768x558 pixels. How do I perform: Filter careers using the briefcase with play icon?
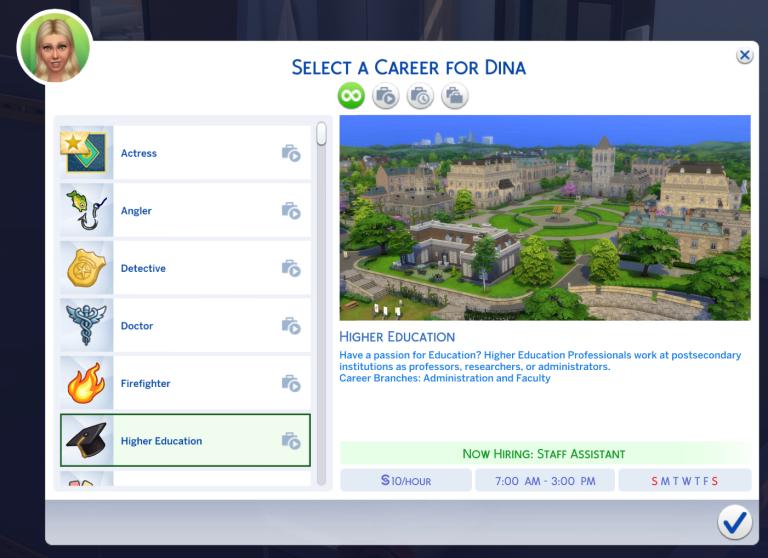385,96
